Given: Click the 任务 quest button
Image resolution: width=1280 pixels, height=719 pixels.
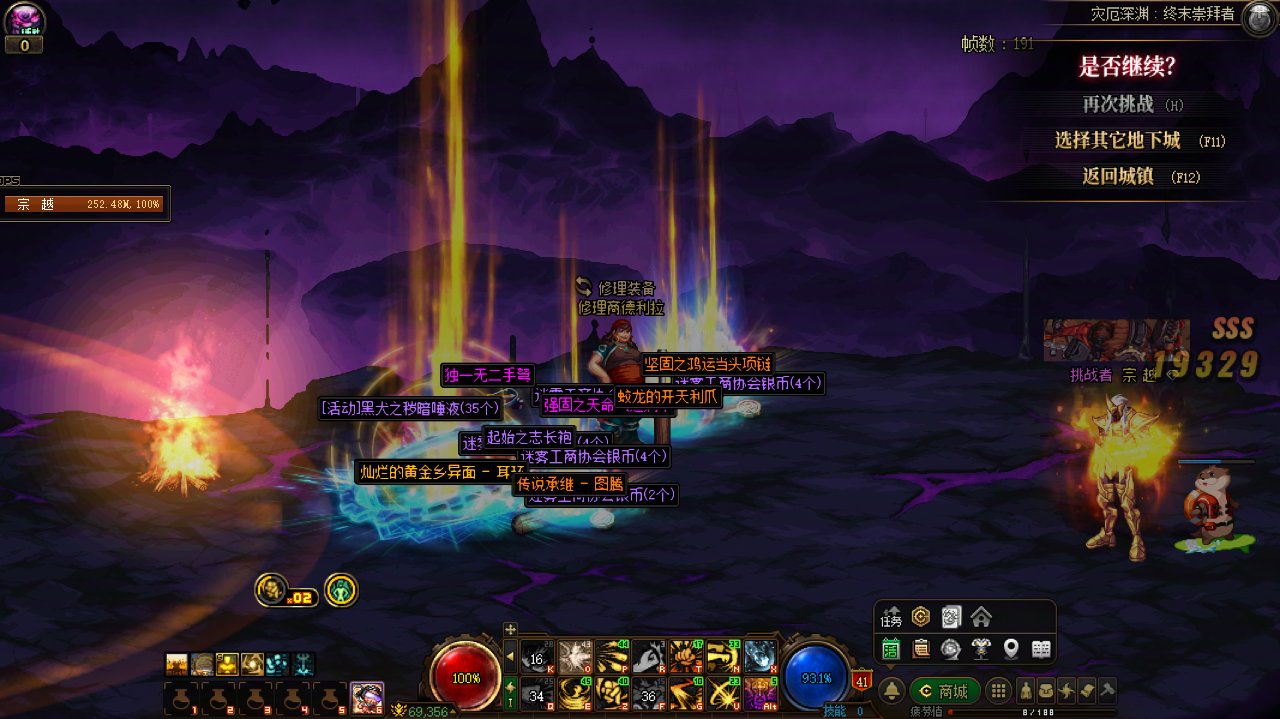Looking at the screenshot, I should point(891,617).
